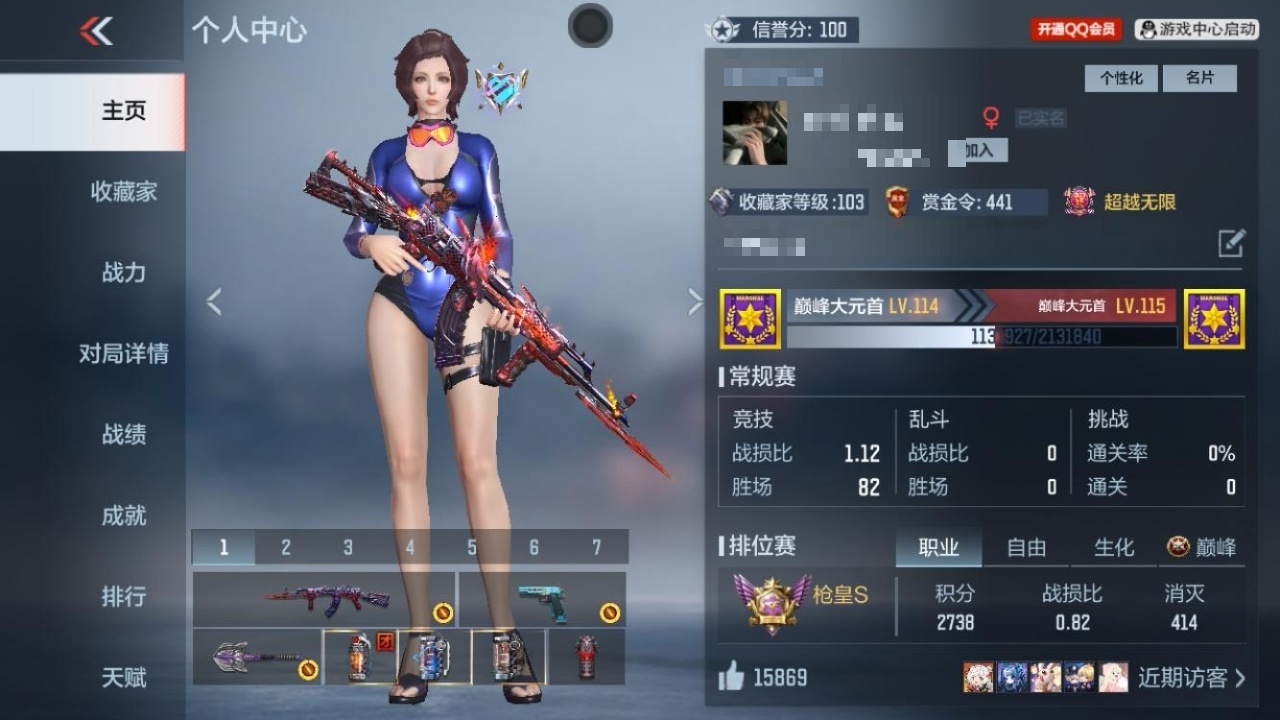Image resolution: width=1280 pixels, height=720 pixels.
Task: View the 排行 rankings tab
Action: click(x=123, y=596)
